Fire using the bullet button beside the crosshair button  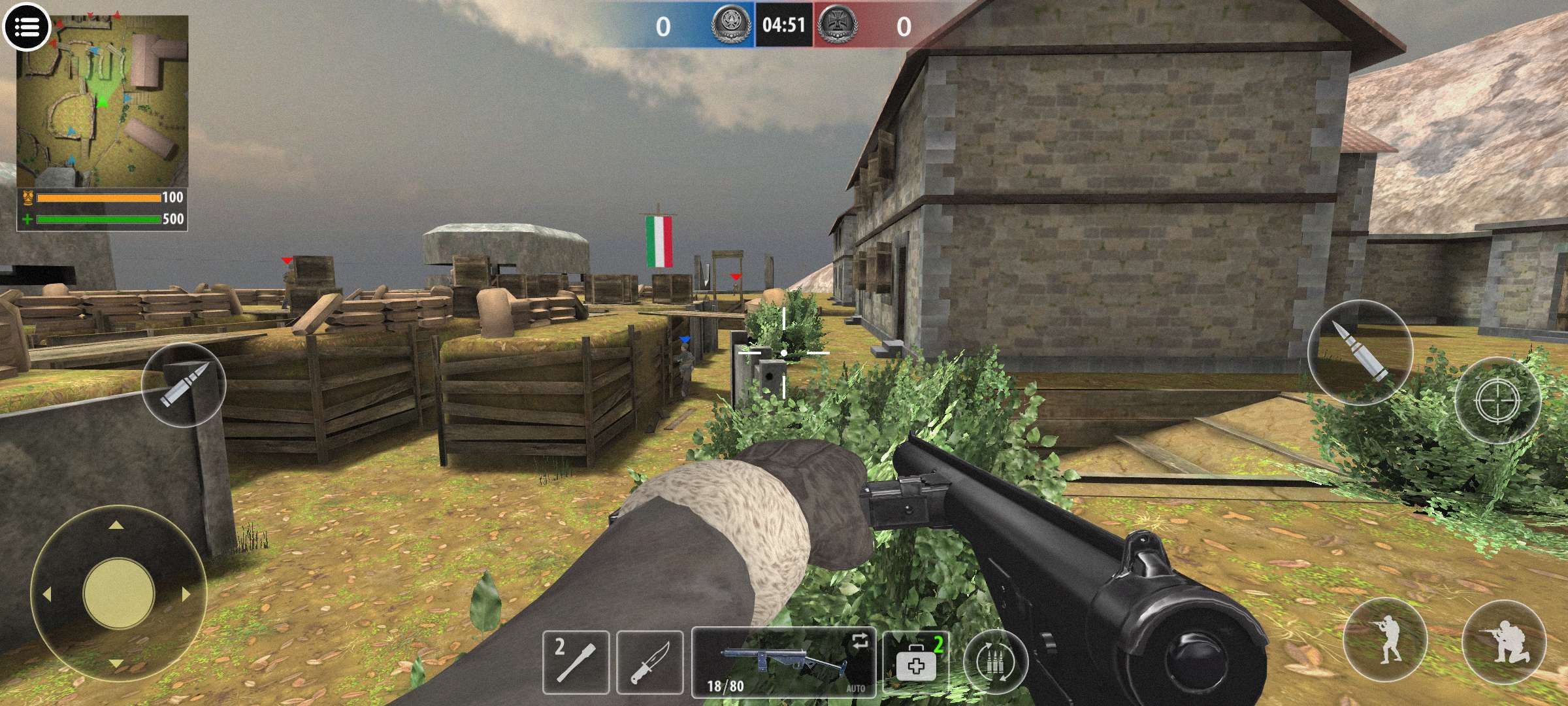pyautogui.click(x=1360, y=353)
